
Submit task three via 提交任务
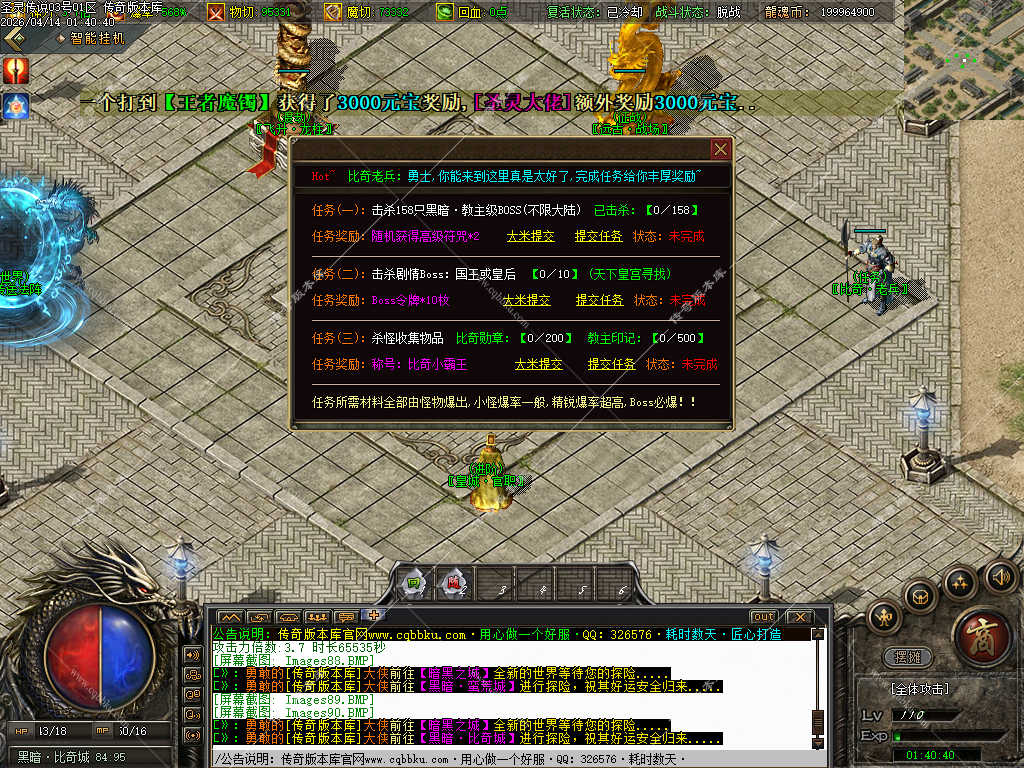611,364
